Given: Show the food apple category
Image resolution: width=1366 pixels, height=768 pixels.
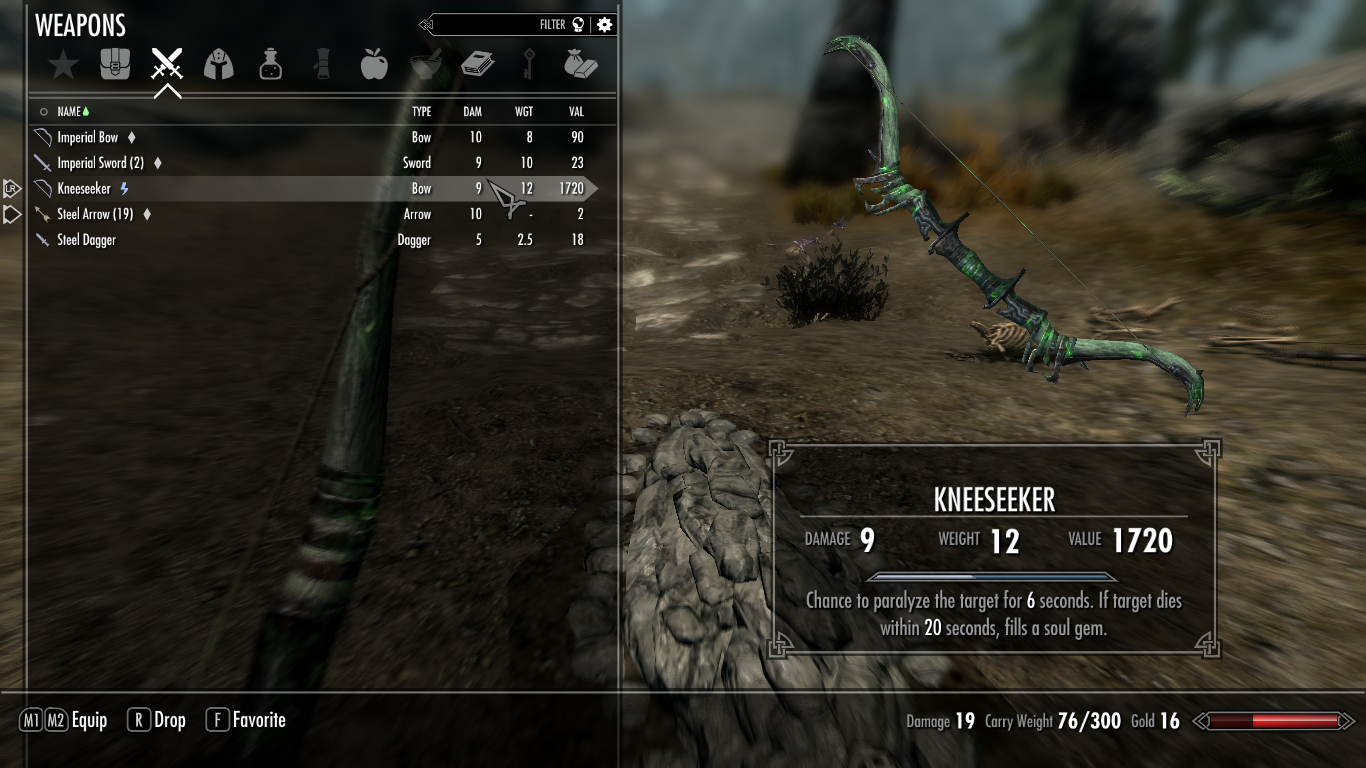Looking at the screenshot, I should point(373,65).
